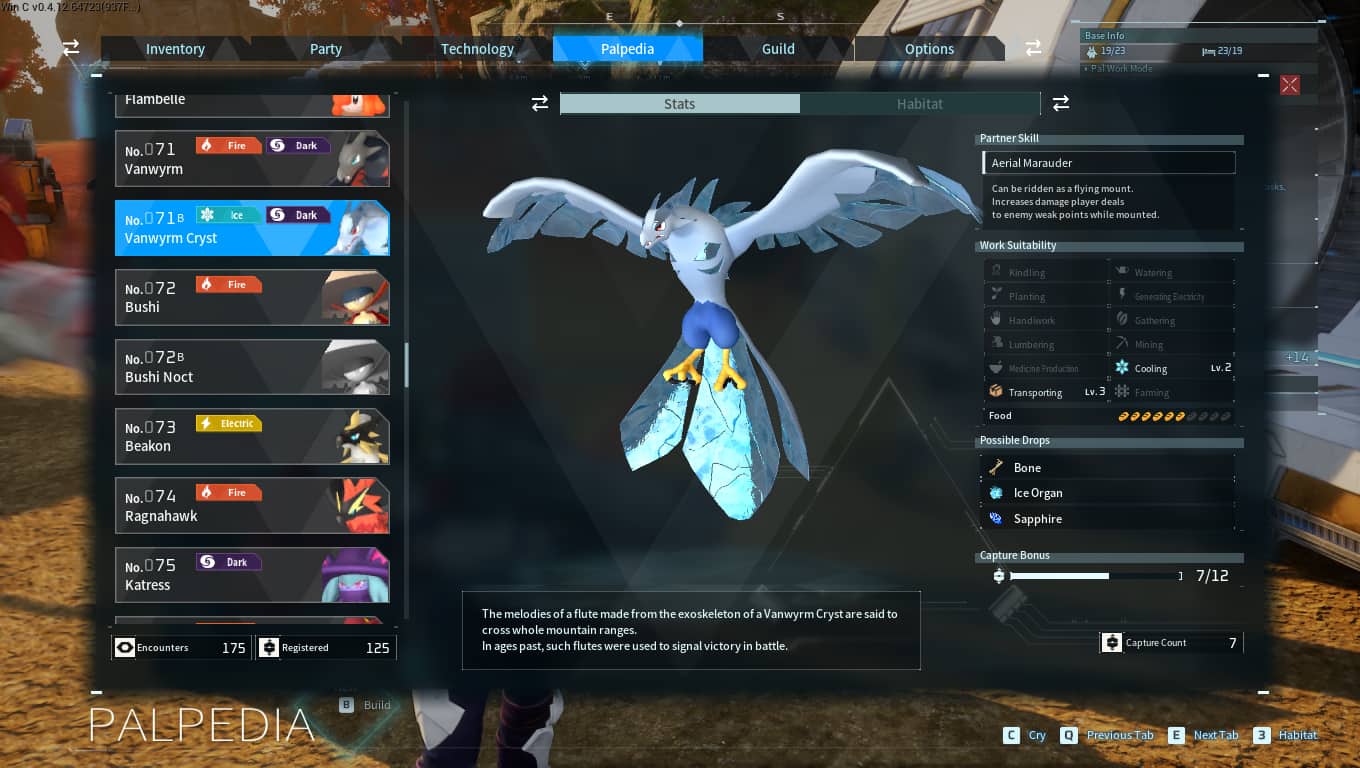Select the Transporting work suitability icon

(x=996, y=391)
